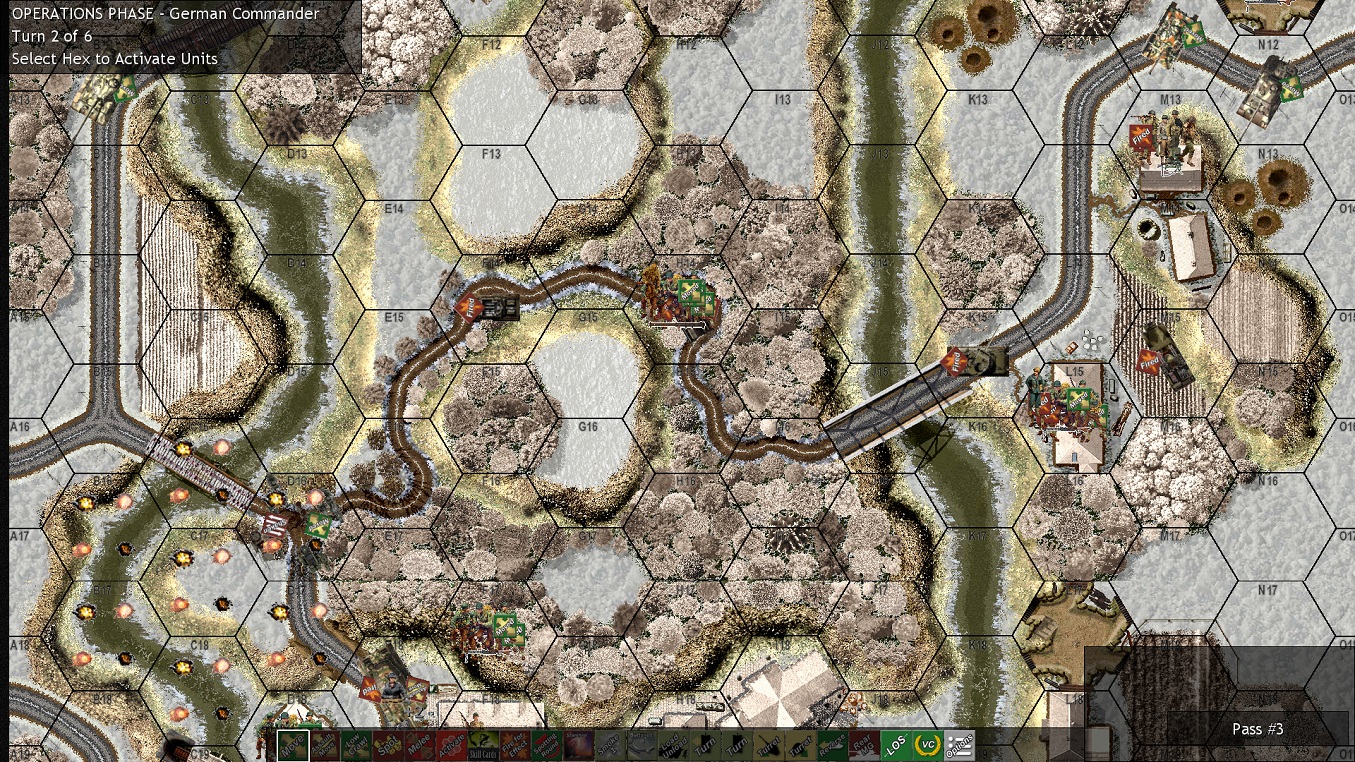
Task: Select the Move command icon
Action: [292, 745]
